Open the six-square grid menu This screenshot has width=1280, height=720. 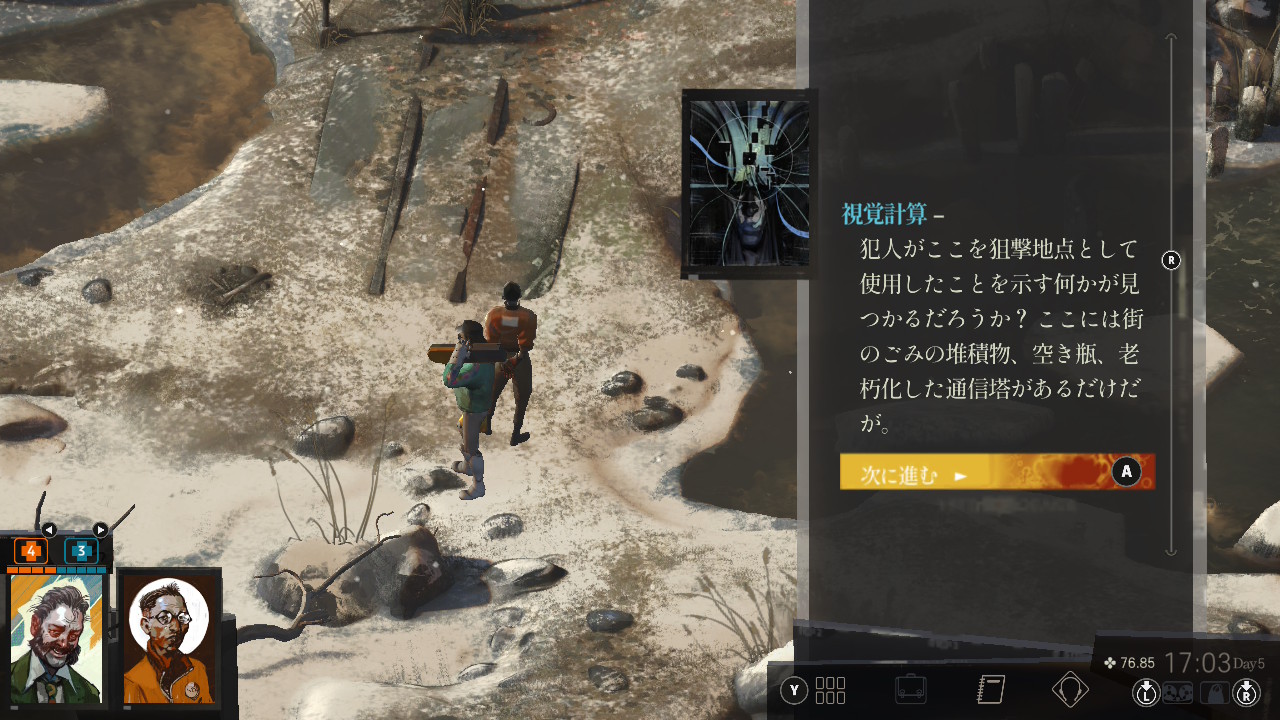(830, 690)
